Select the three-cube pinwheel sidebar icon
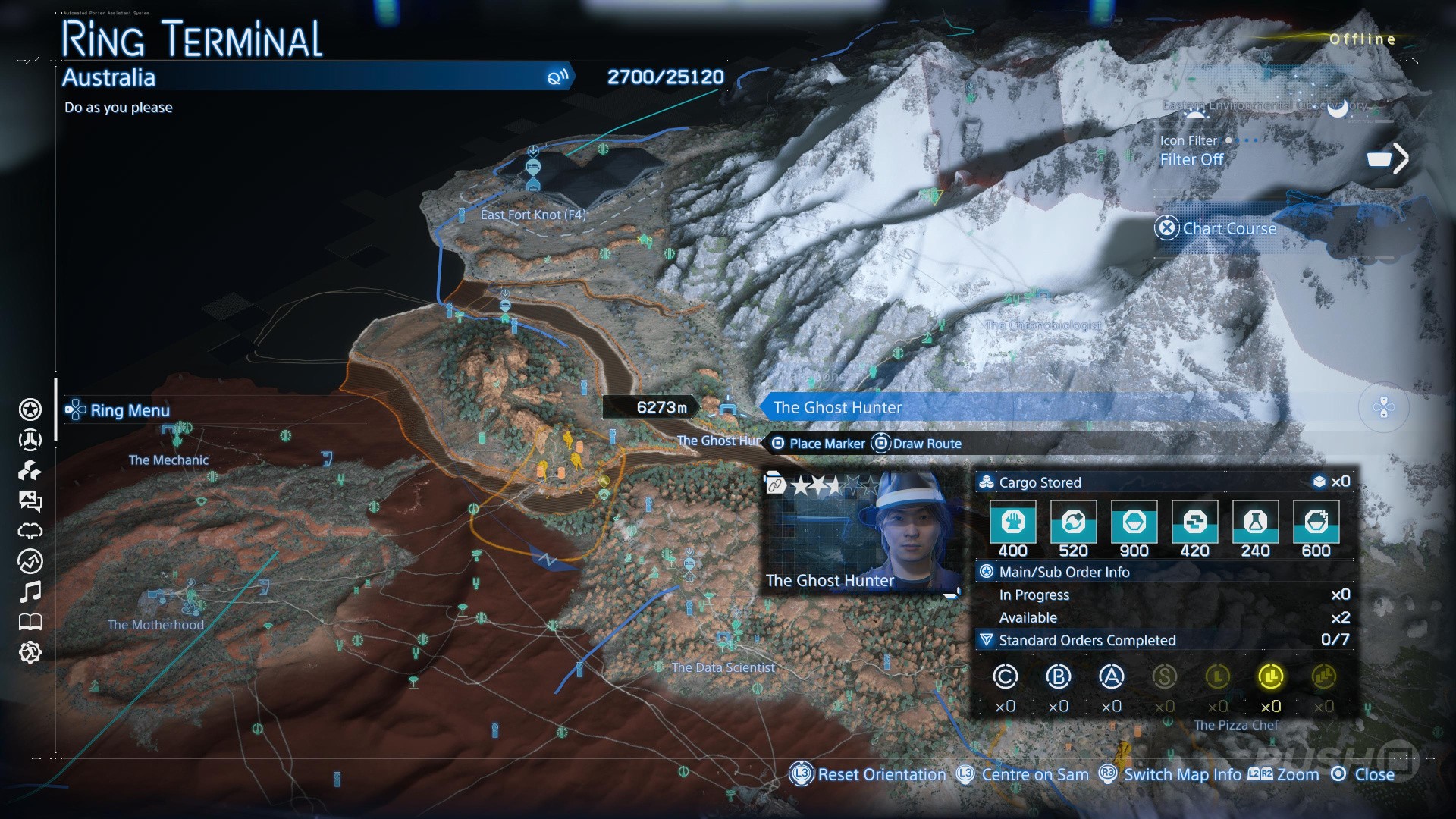 [30, 470]
